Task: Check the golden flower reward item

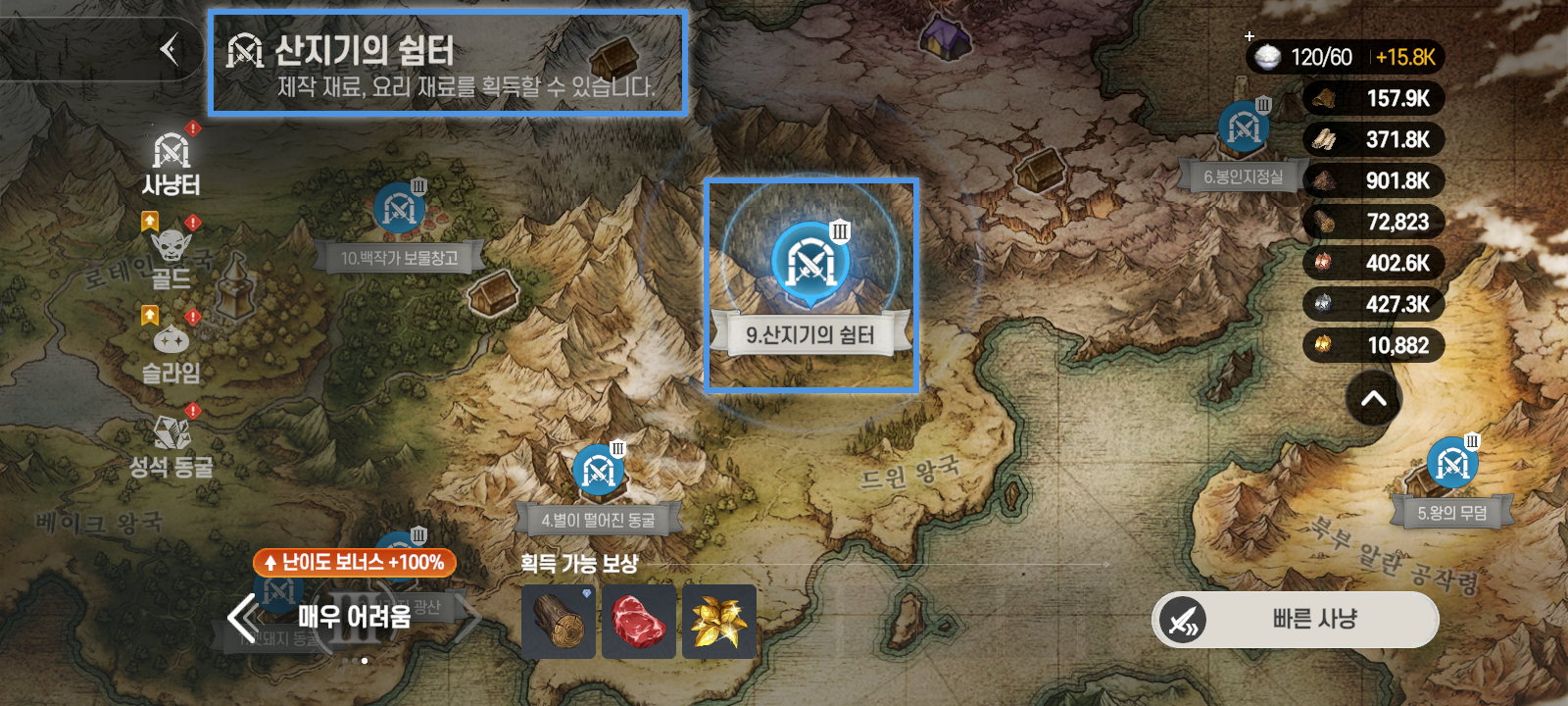Action: 719,622
